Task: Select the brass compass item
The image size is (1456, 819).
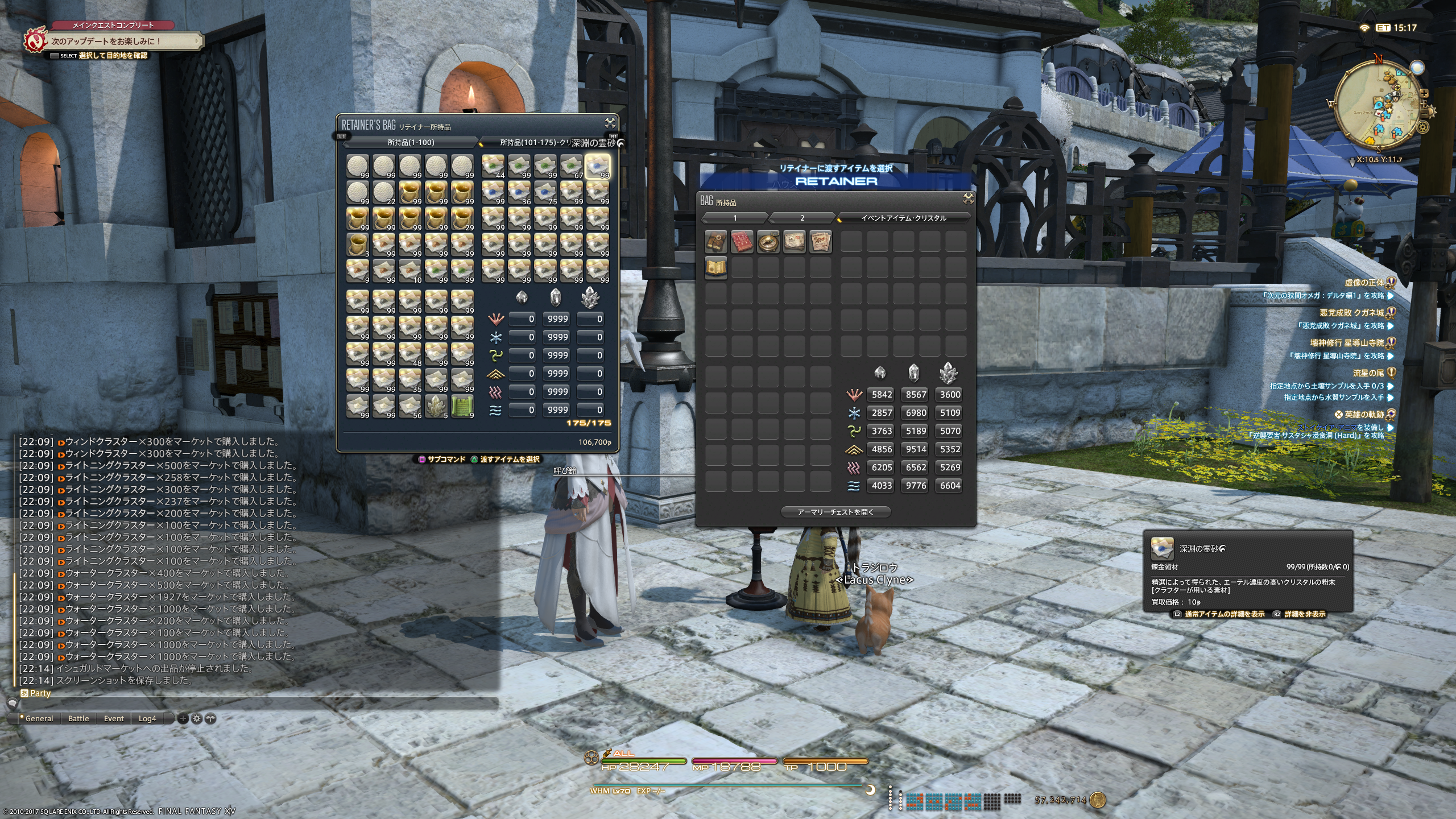Action: point(768,242)
